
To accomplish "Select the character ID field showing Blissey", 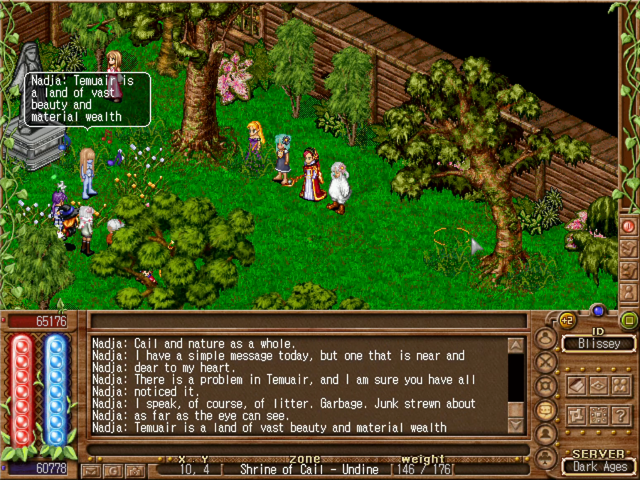I will point(597,344).
